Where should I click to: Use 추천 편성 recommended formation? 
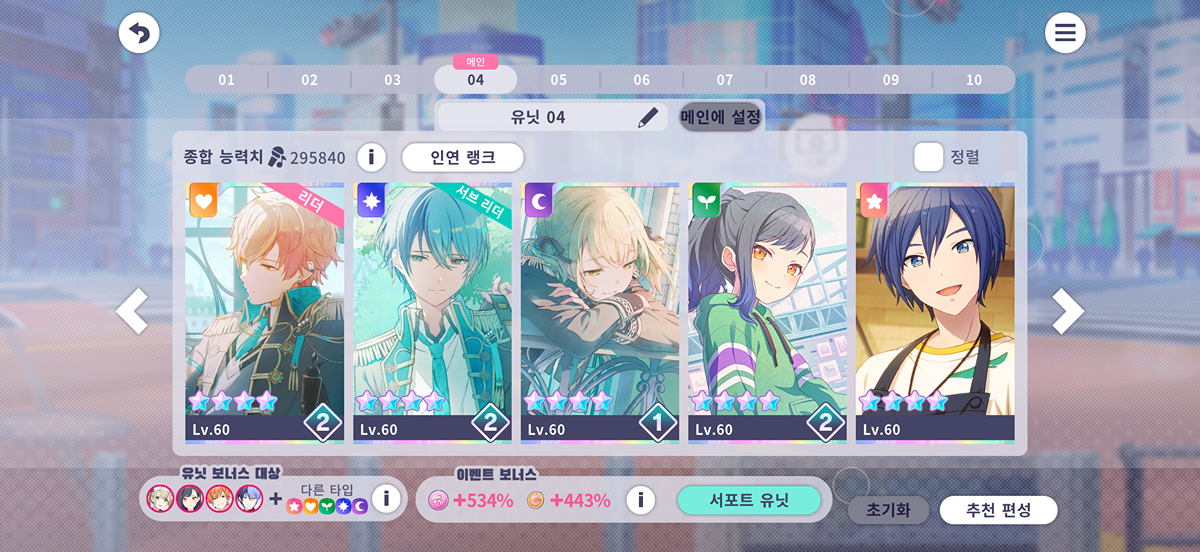point(998,510)
